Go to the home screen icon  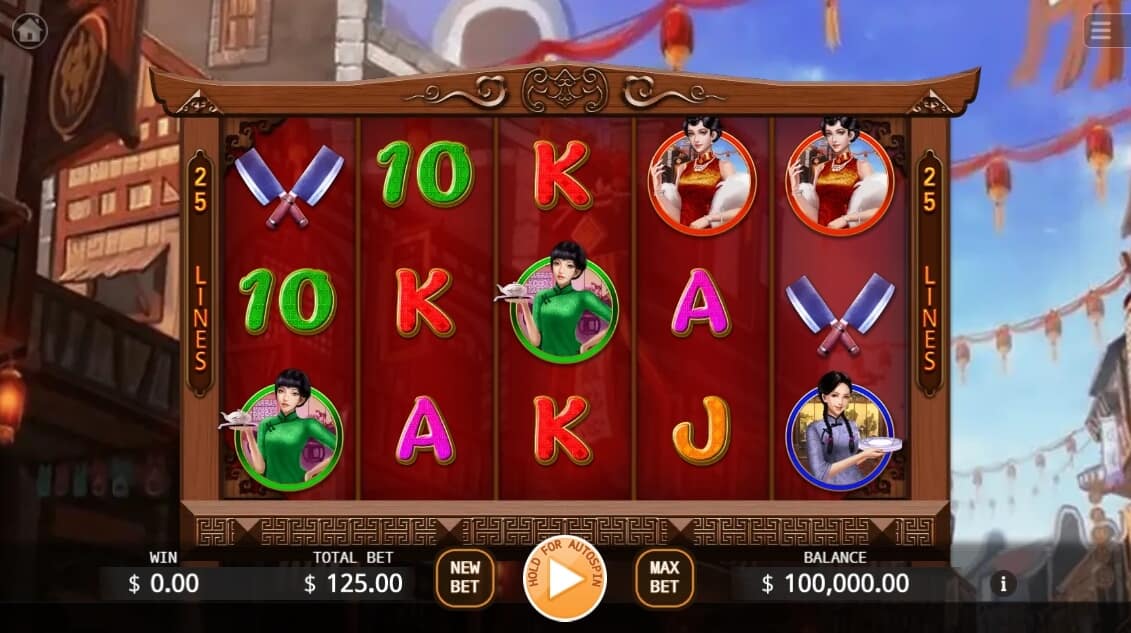pos(30,31)
